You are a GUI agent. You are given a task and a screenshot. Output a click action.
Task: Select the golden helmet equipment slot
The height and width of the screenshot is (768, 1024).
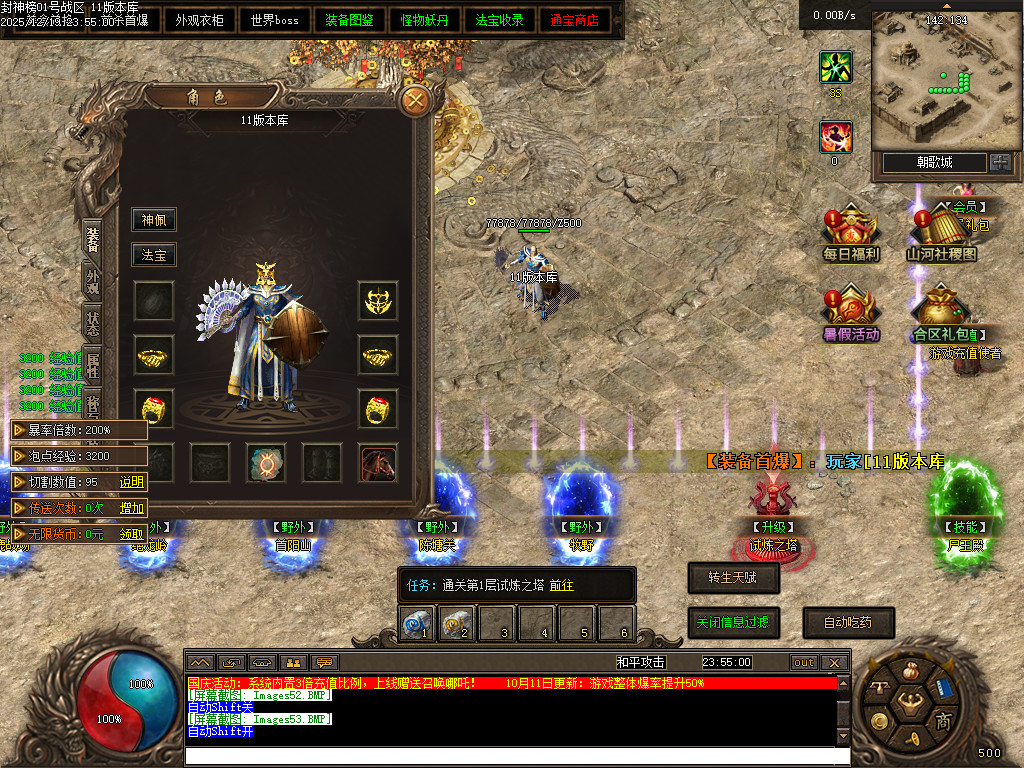click(378, 300)
